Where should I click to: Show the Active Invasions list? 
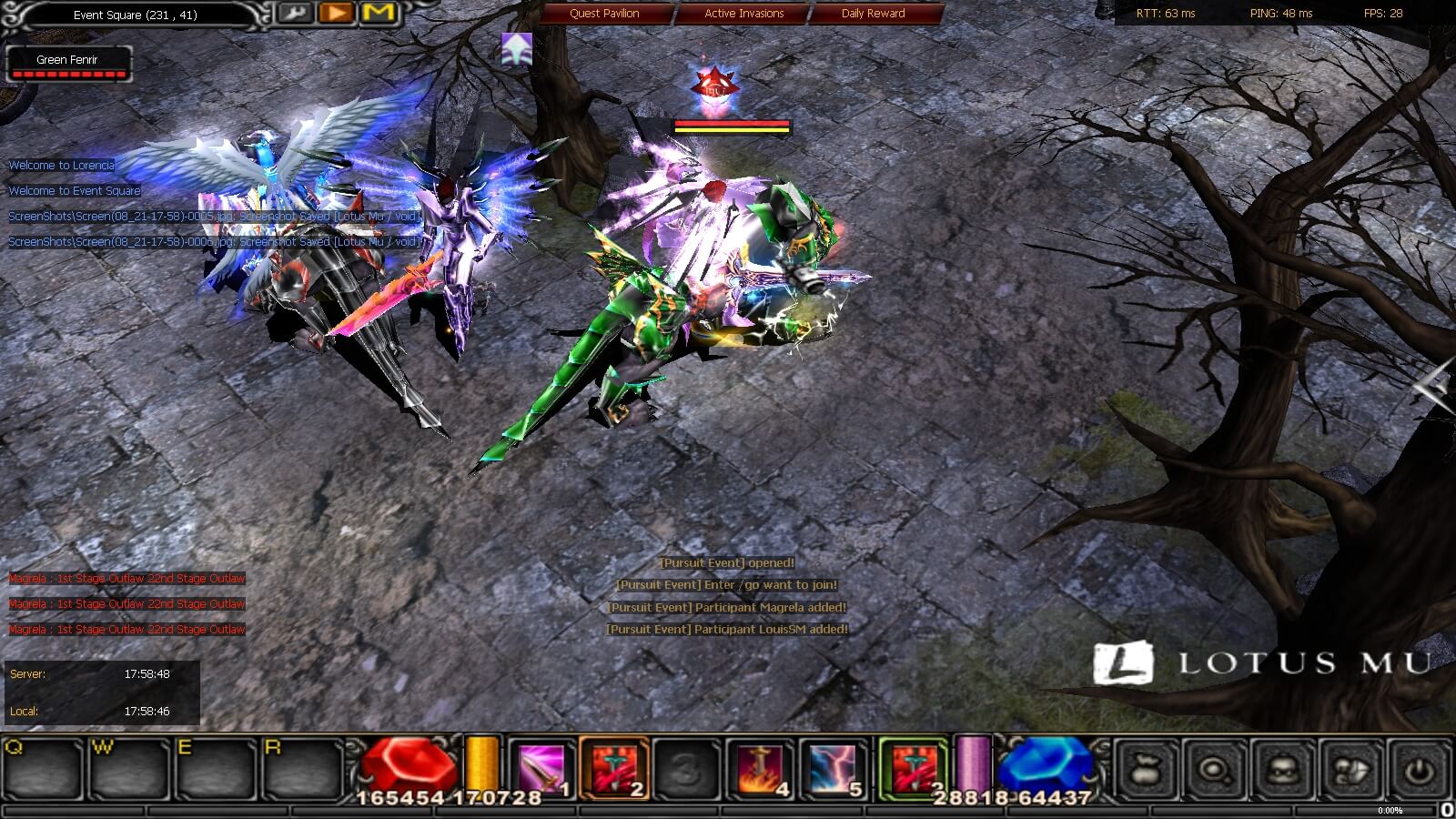743,14
